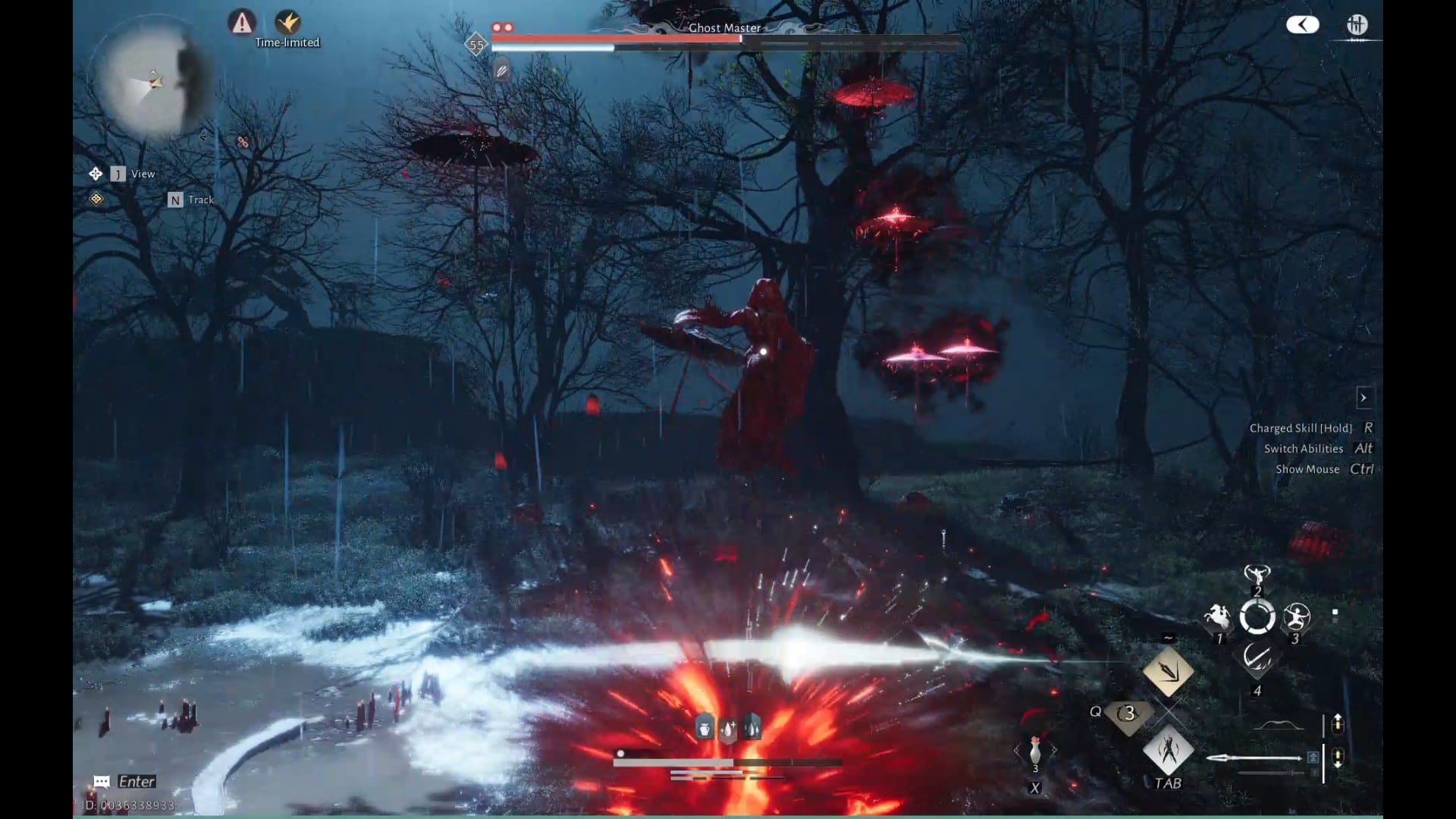Select the spear weapon slot

click(x=1255, y=758)
